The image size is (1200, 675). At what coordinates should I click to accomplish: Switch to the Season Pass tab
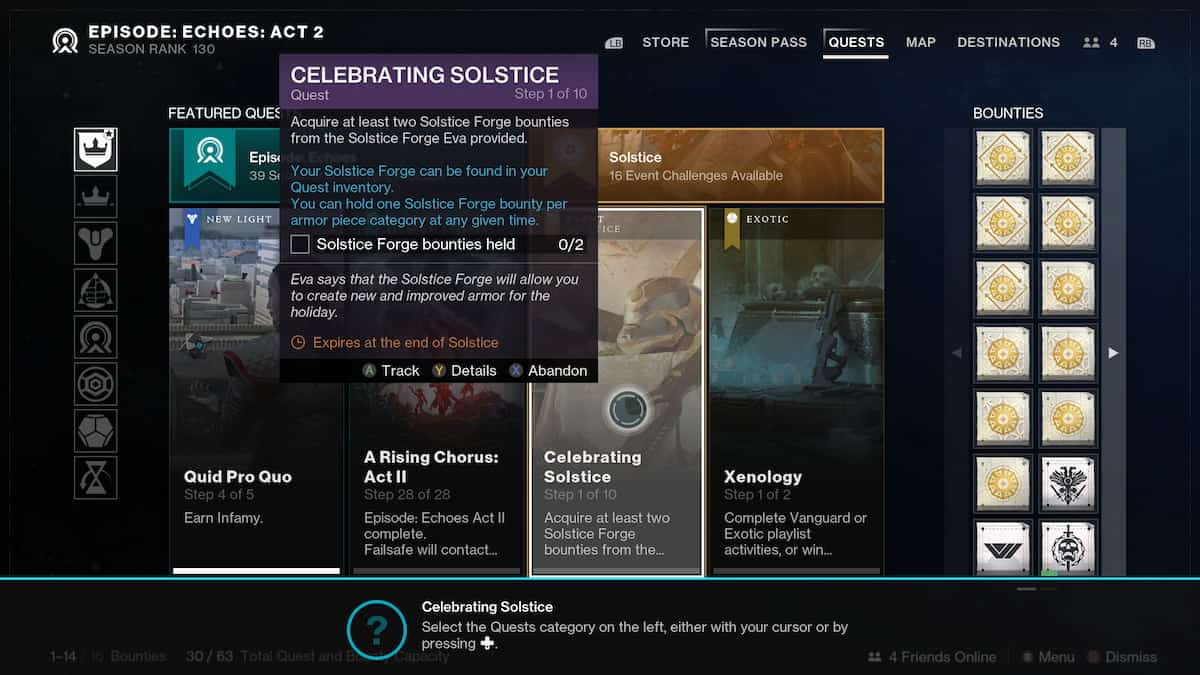click(x=758, y=42)
